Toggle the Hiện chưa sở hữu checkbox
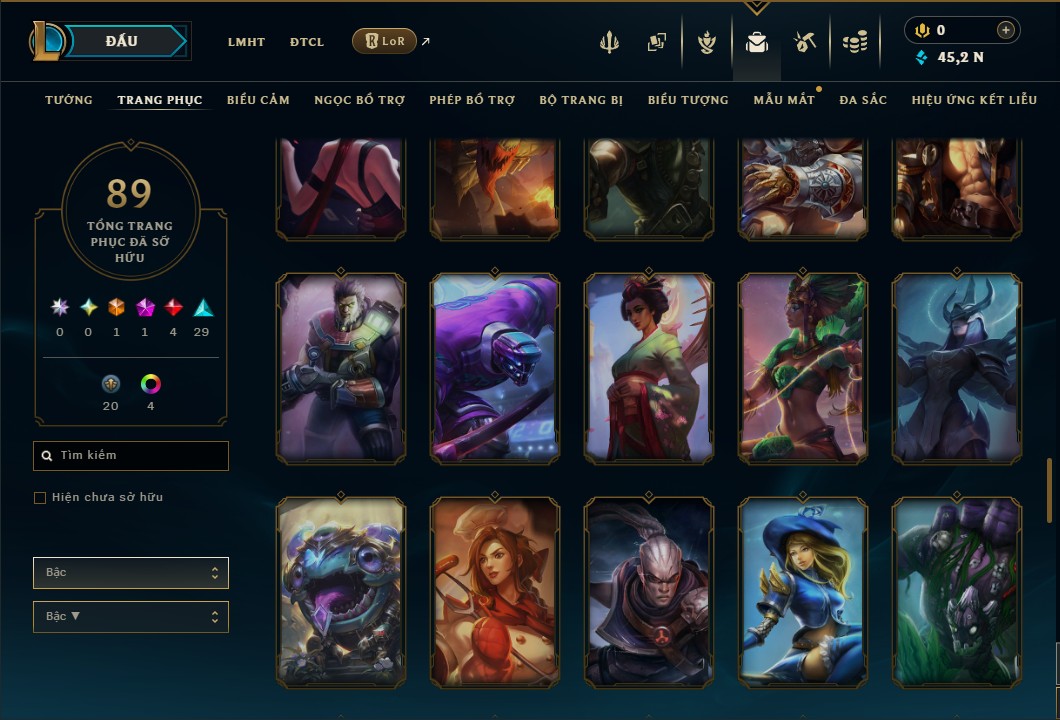 pyautogui.click(x=40, y=498)
